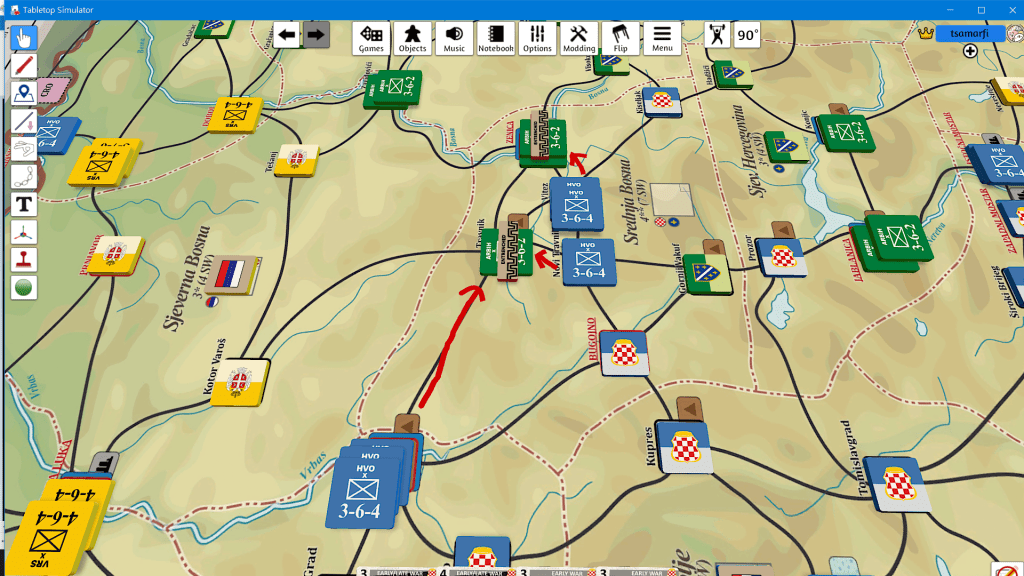
Task: Click the undo left arrow button
Action: click(287, 36)
